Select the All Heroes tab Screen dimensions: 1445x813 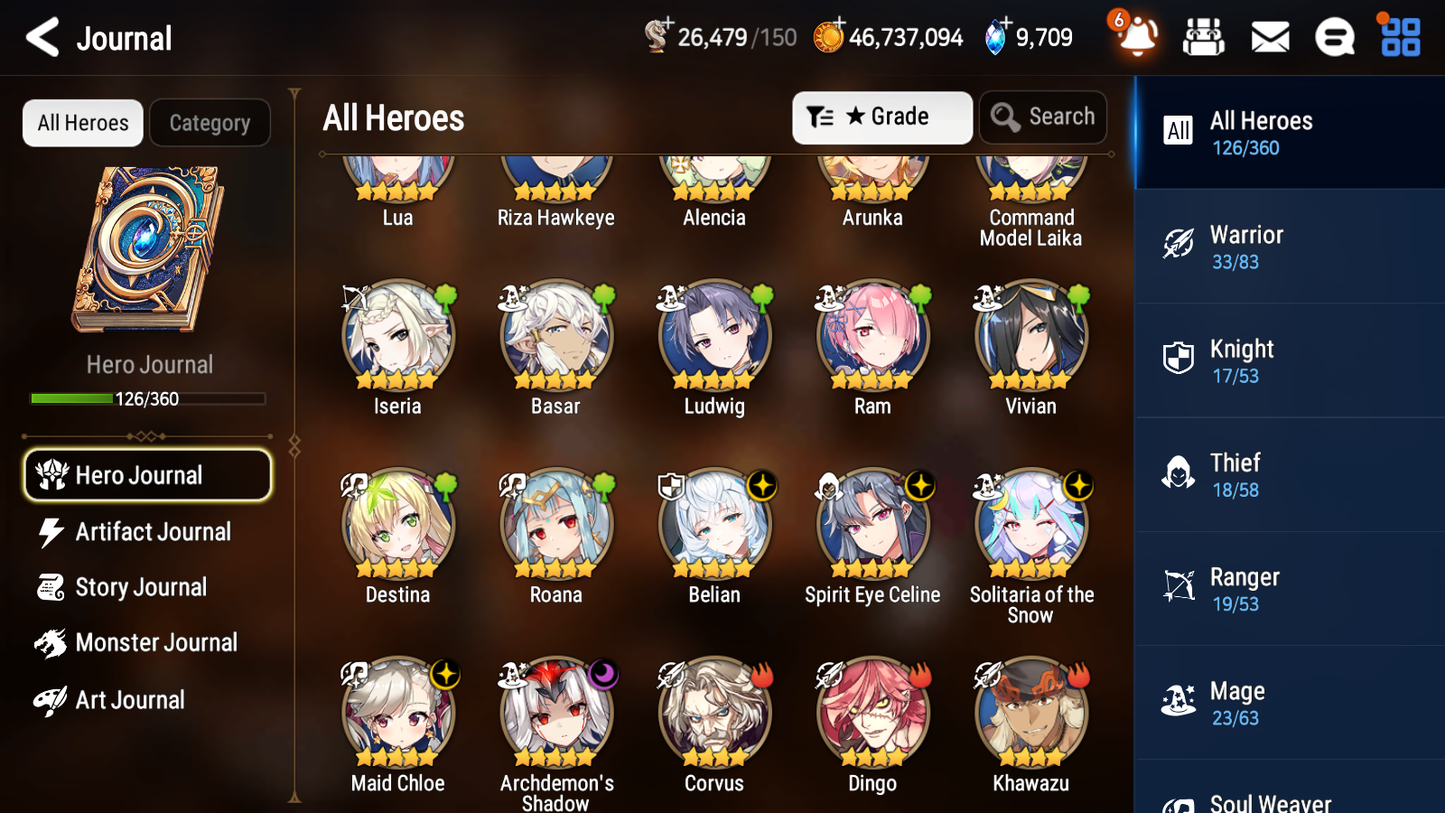pos(82,122)
